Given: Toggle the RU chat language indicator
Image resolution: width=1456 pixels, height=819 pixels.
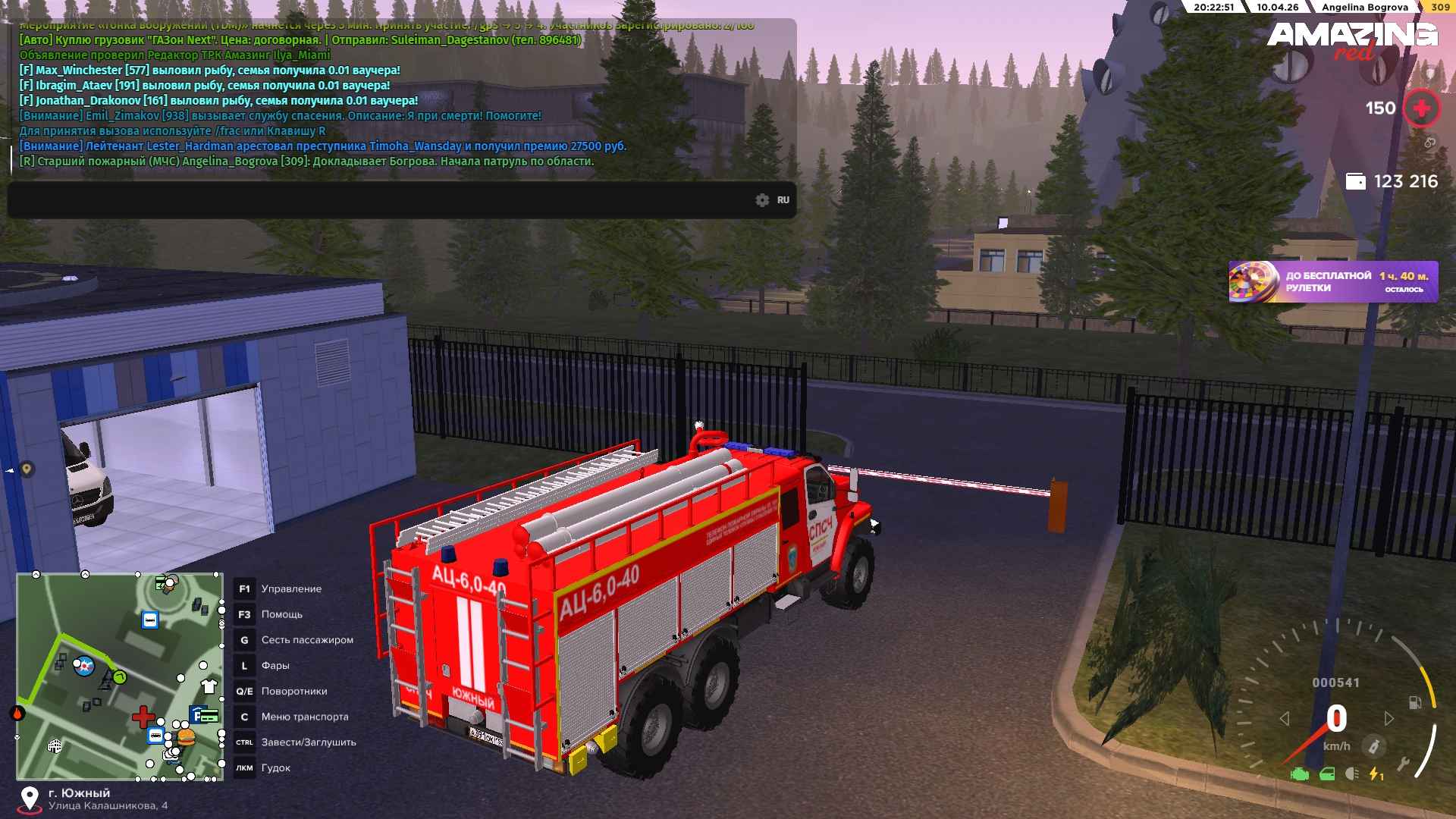Looking at the screenshot, I should tap(783, 200).
